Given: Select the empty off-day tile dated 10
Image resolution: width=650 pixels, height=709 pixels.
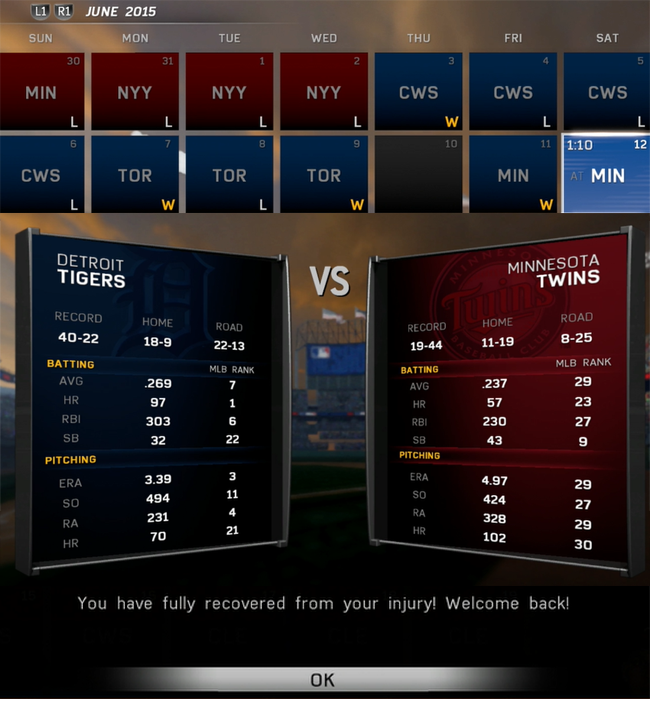Looking at the screenshot, I should (418, 174).
